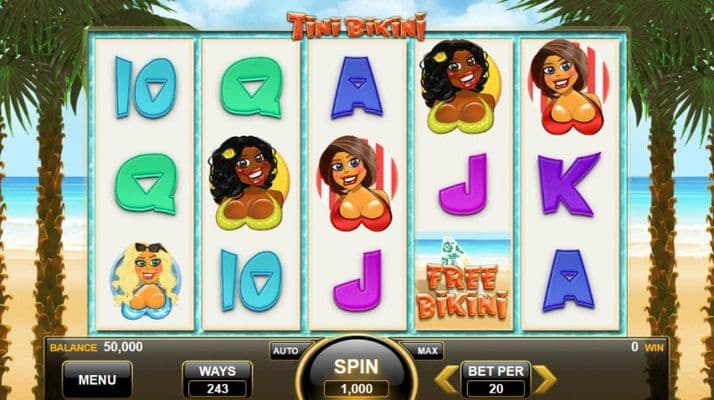Open the MENU button
The width and height of the screenshot is (714, 400).
pyautogui.click(x=97, y=380)
